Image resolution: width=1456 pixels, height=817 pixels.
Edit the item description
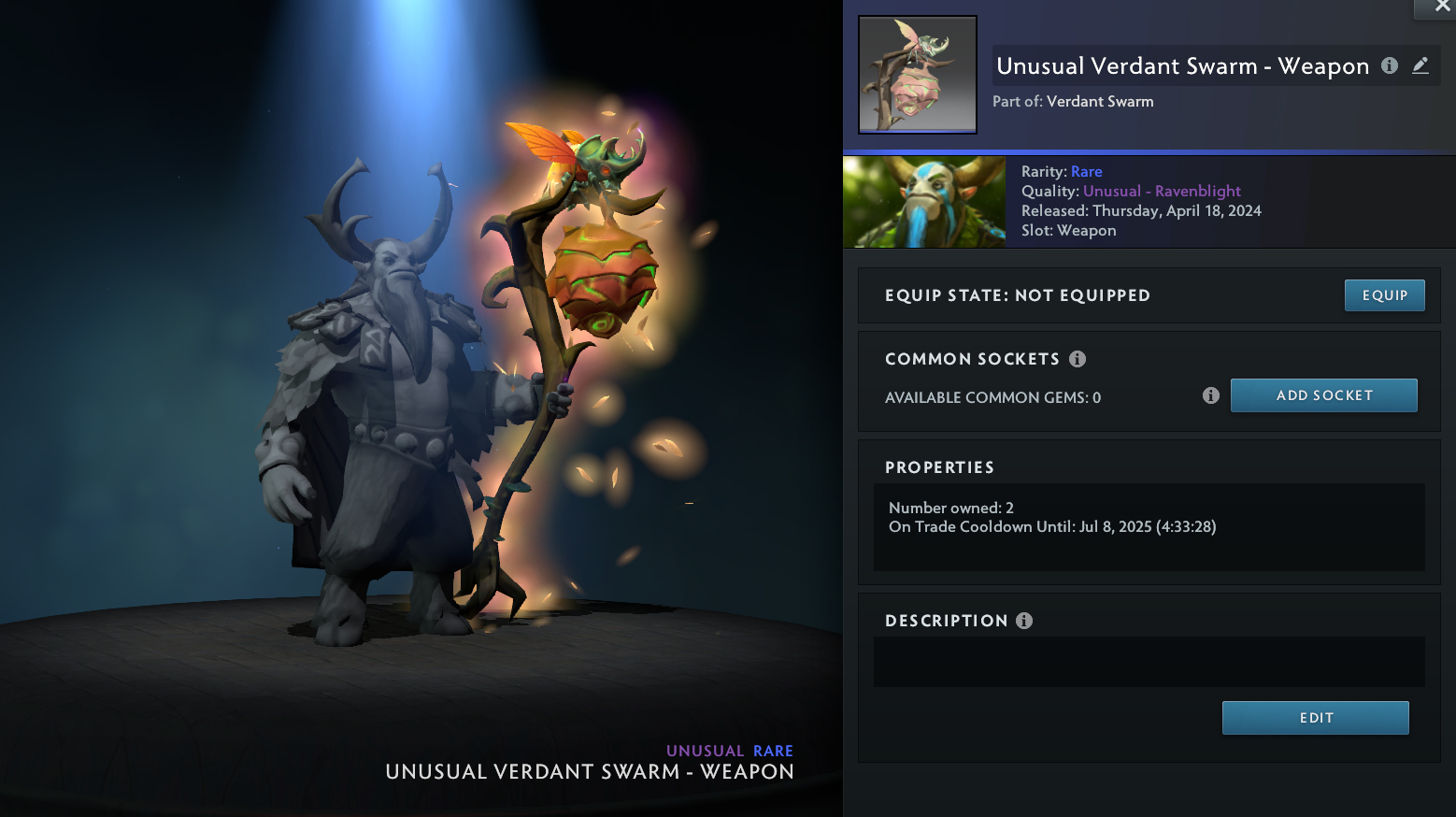point(1315,718)
